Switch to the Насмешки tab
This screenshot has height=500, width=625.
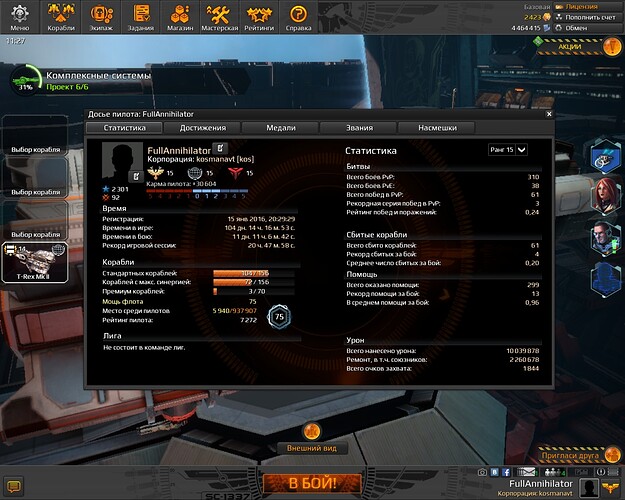click(437, 128)
